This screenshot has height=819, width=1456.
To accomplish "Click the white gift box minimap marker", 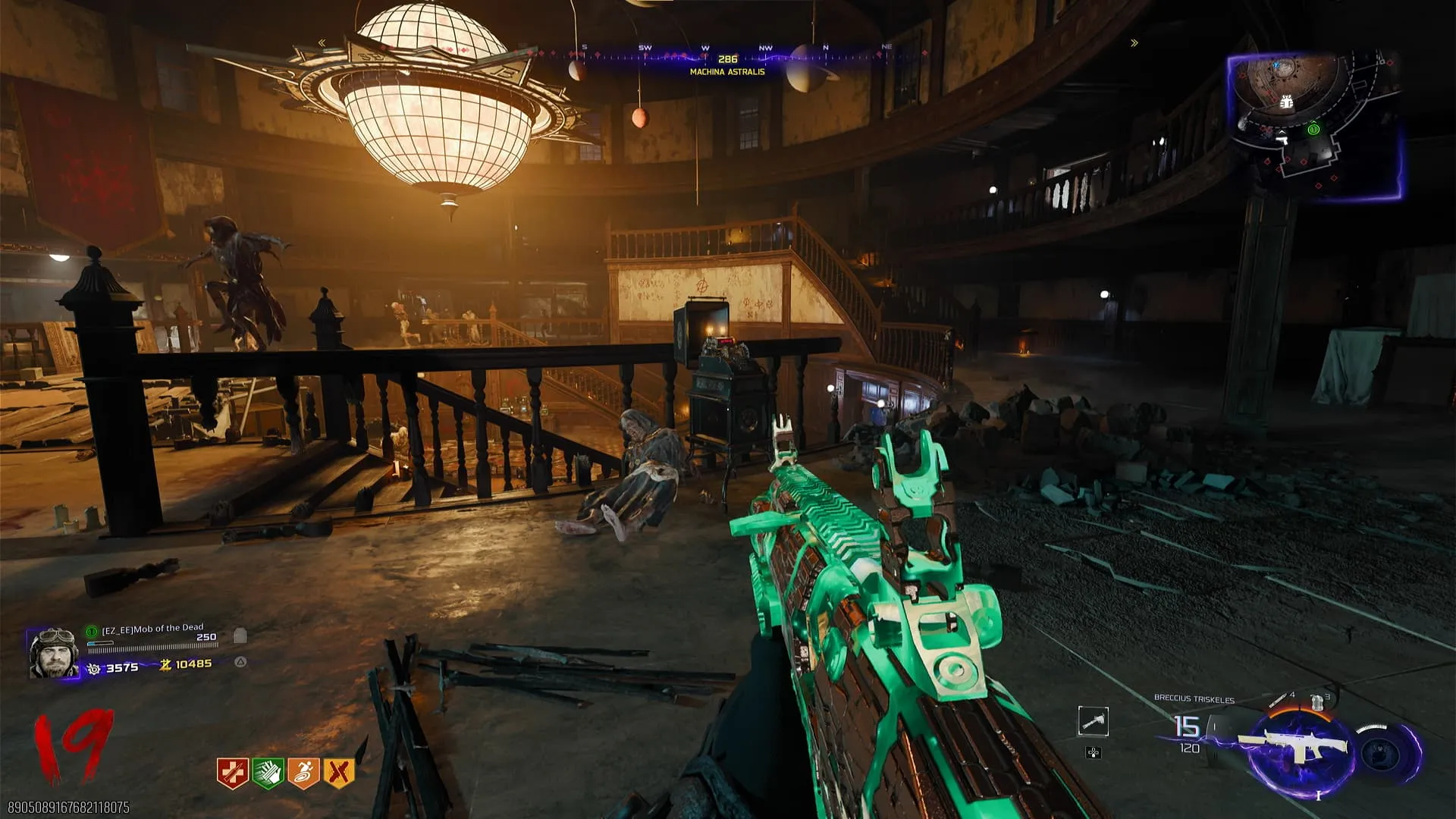I will click(1286, 102).
